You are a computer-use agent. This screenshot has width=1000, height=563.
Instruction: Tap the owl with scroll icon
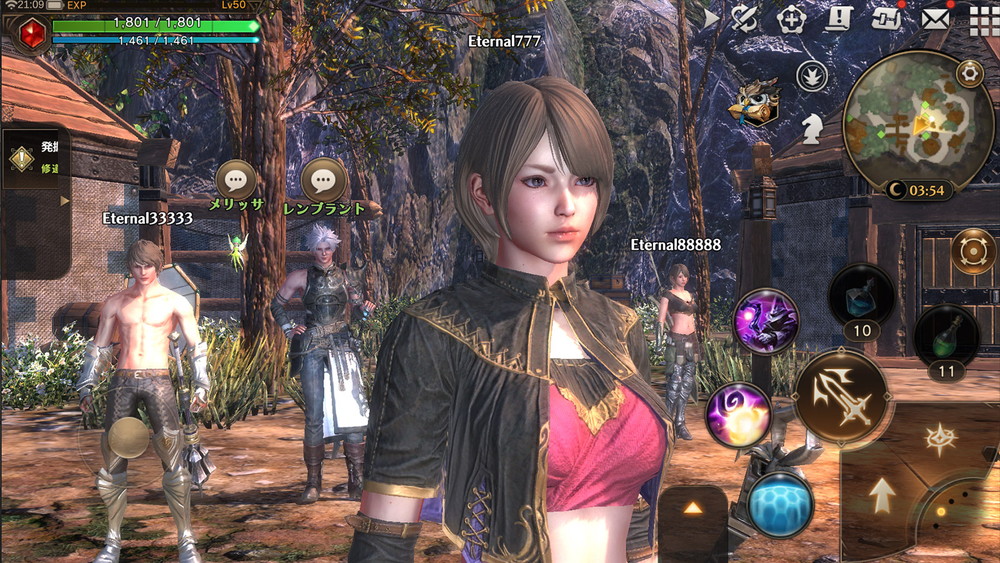(x=754, y=104)
